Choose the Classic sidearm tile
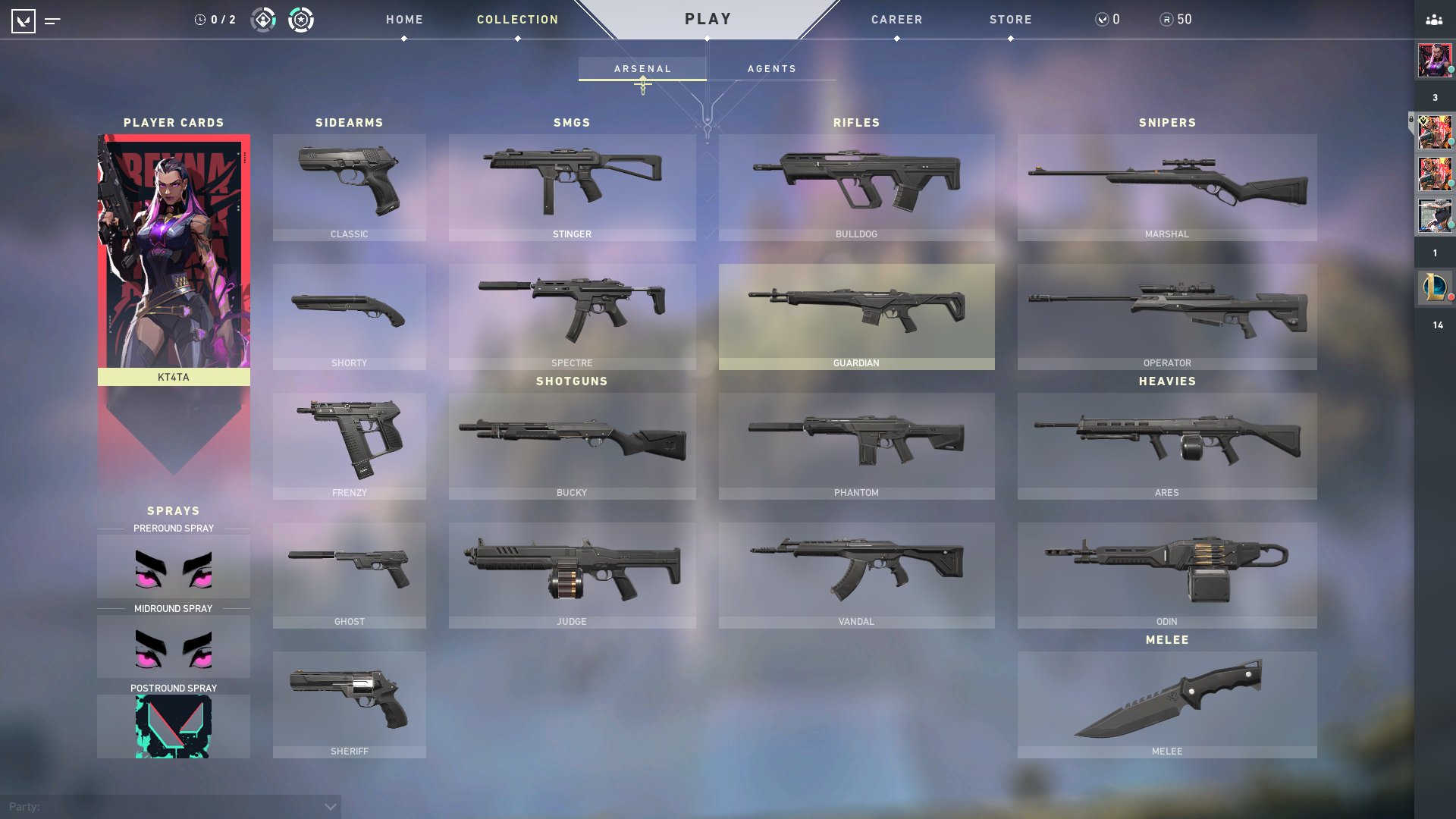The width and height of the screenshot is (1456, 819). click(349, 187)
